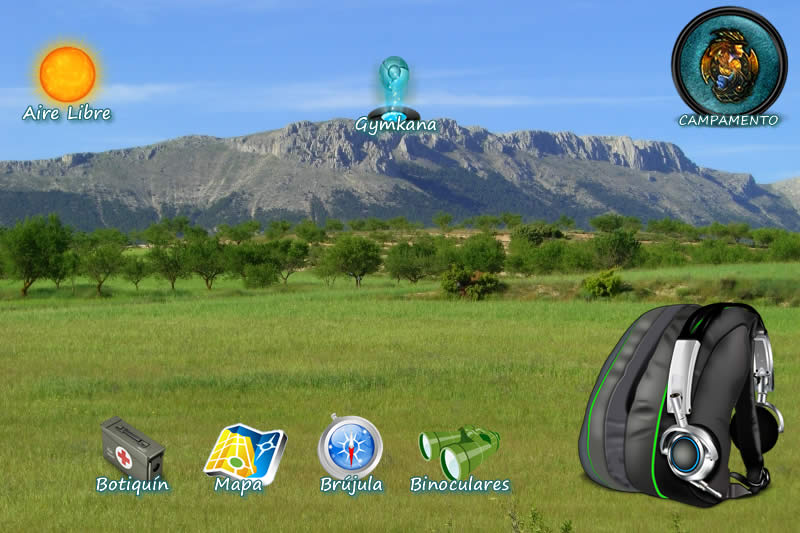Select the Gymkana hologram icon
800x533 pixels.
pyautogui.click(x=394, y=90)
